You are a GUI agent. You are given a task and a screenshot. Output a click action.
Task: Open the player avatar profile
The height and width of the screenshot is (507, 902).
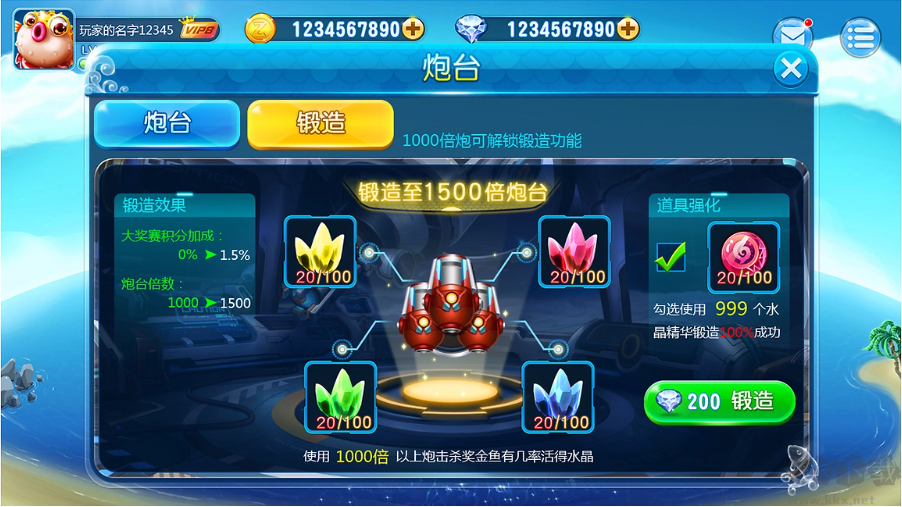pos(43,36)
